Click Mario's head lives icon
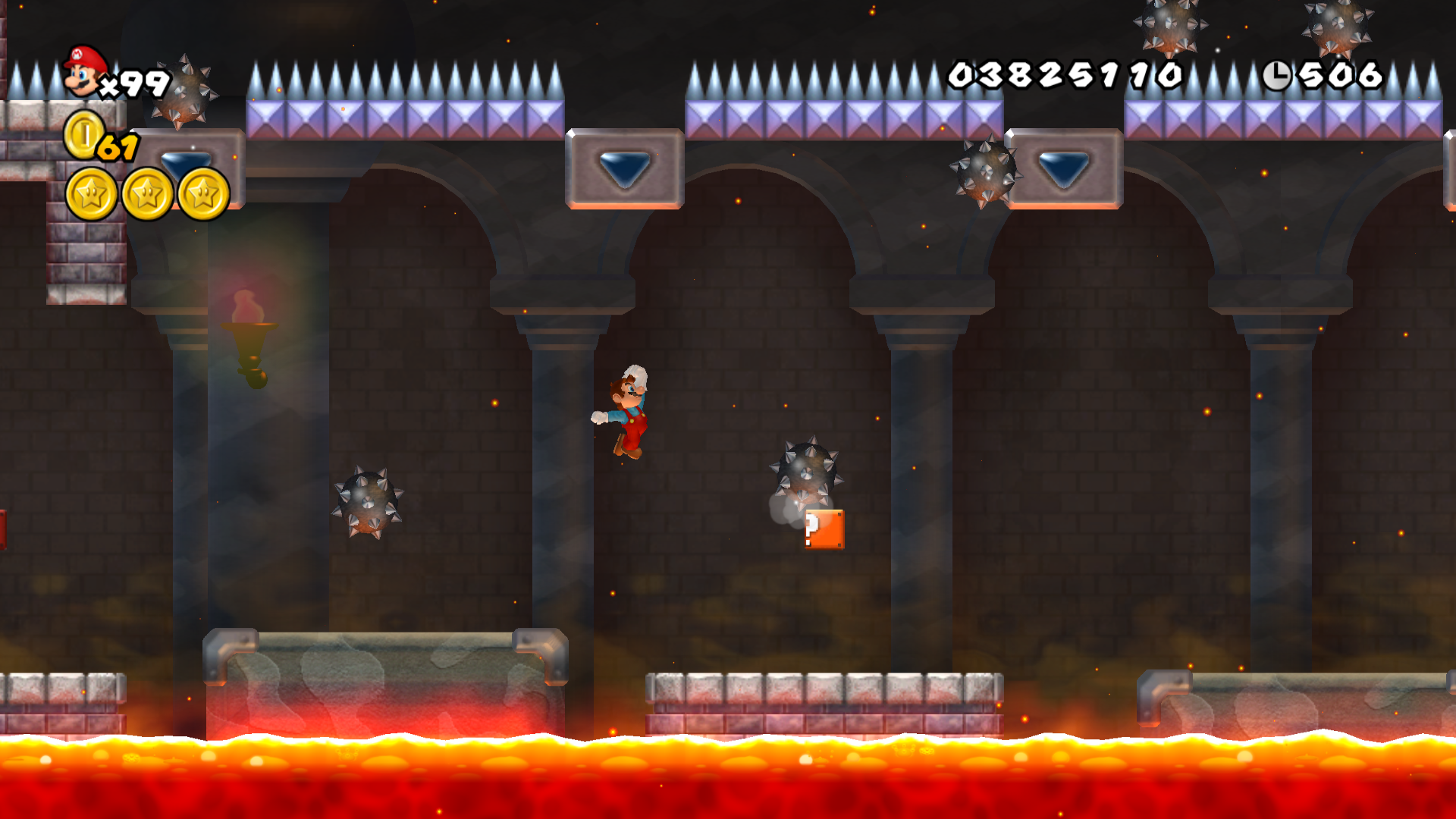This screenshot has width=1456, height=819. pos(84,71)
